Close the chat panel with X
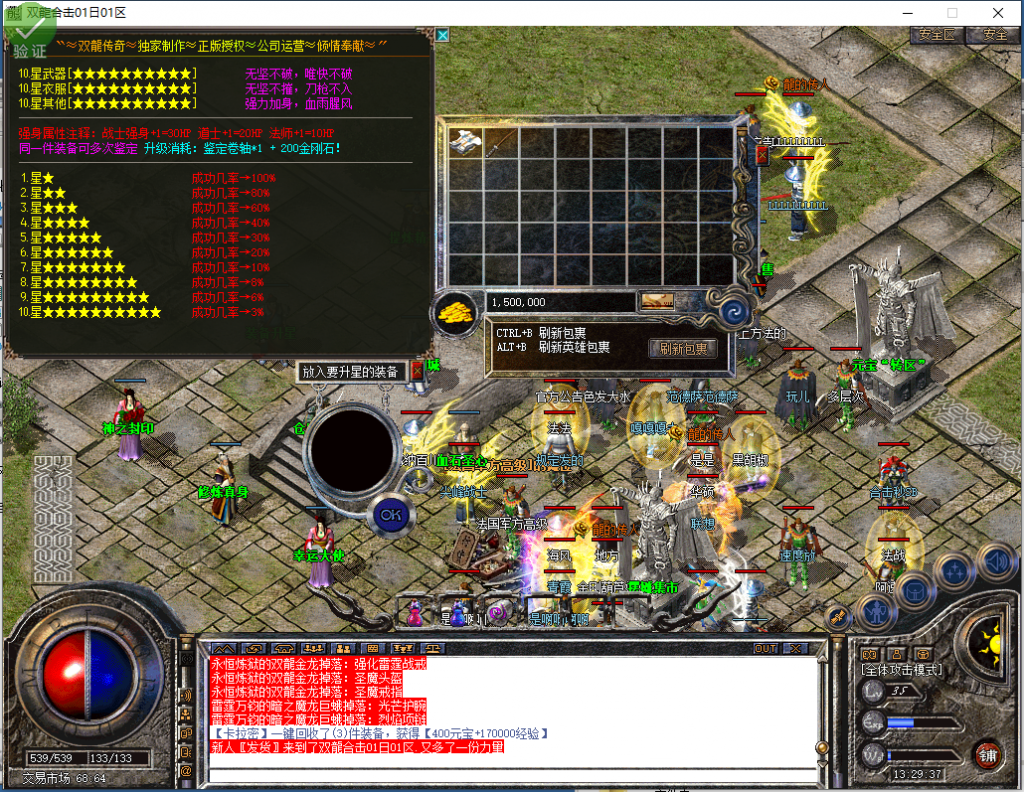1024x792 pixels. pos(795,648)
